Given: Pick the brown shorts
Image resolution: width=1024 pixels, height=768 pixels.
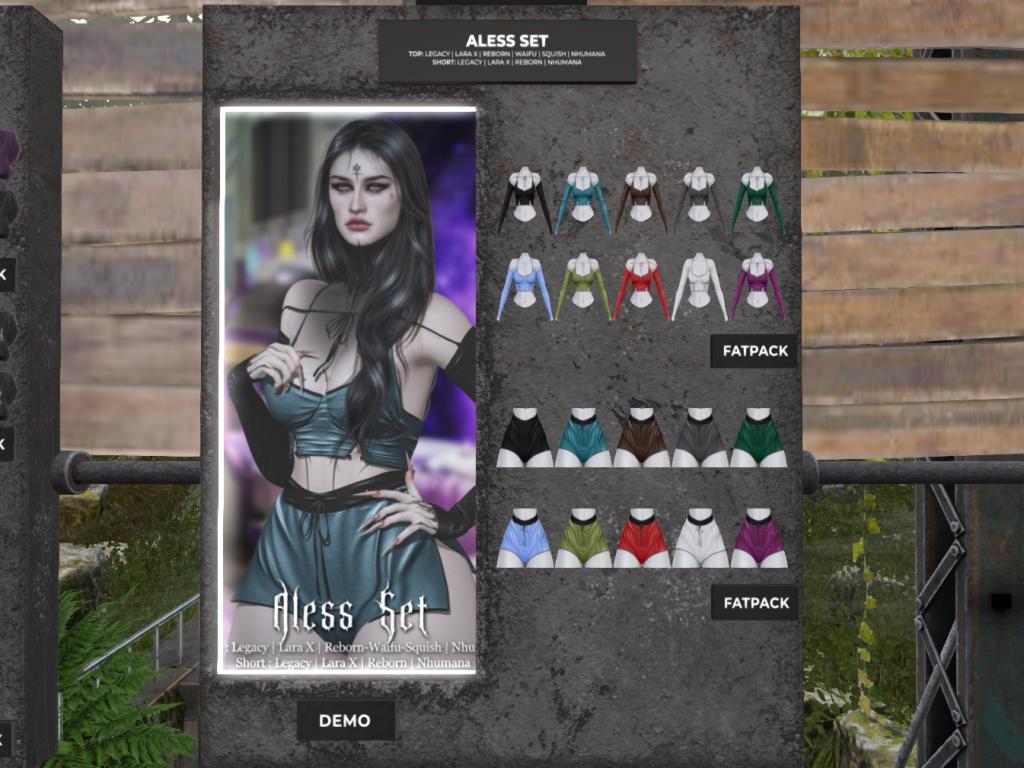Looking at the screenshot, I should [641, 437].
